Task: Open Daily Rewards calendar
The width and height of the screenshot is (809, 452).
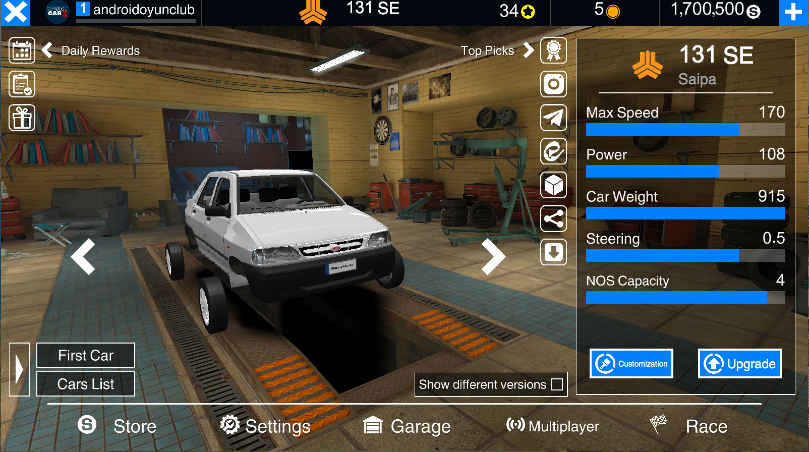Action: 22,50
